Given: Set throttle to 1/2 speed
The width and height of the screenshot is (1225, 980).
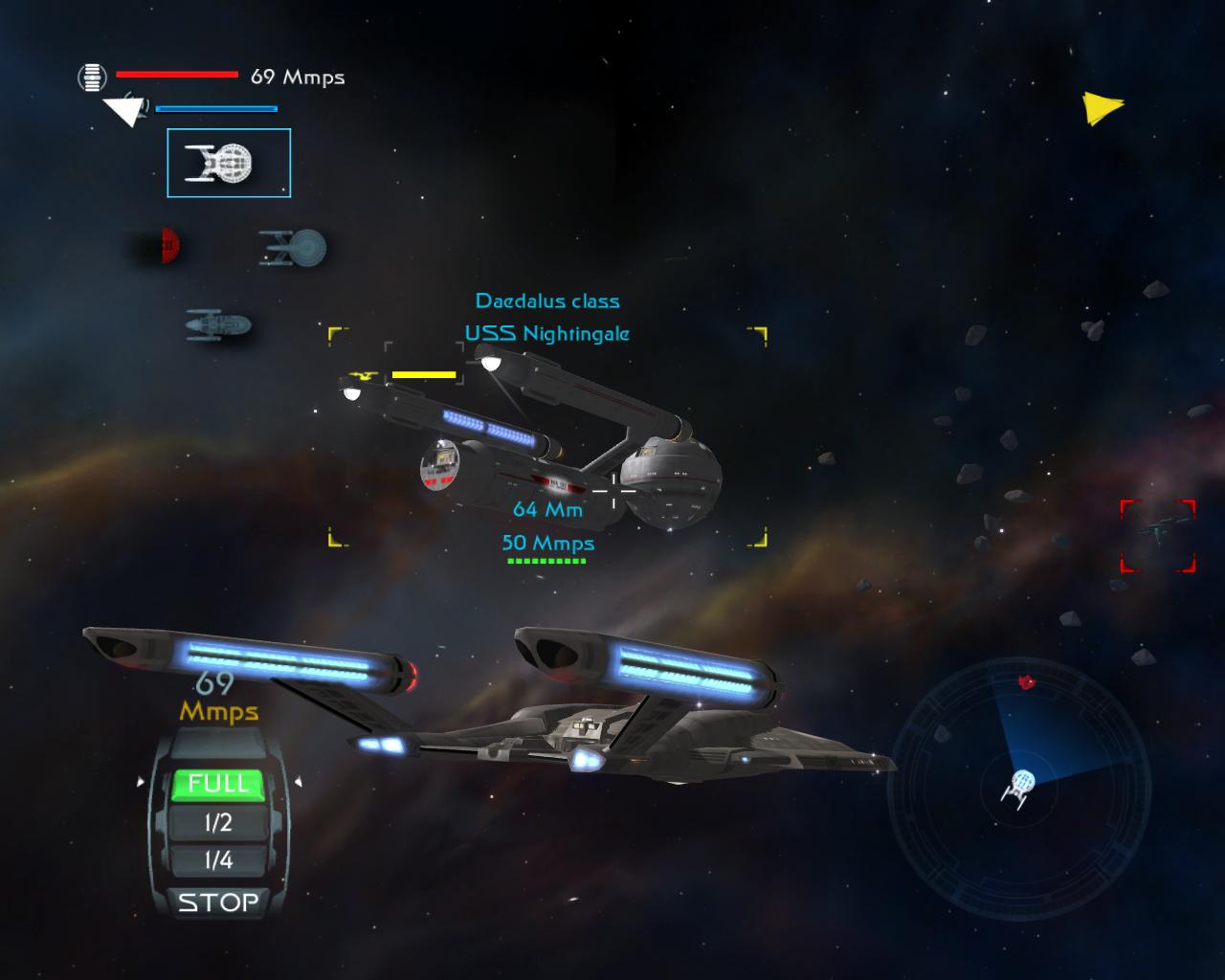Looking at the screenshot, I should [x=218, y=823].
